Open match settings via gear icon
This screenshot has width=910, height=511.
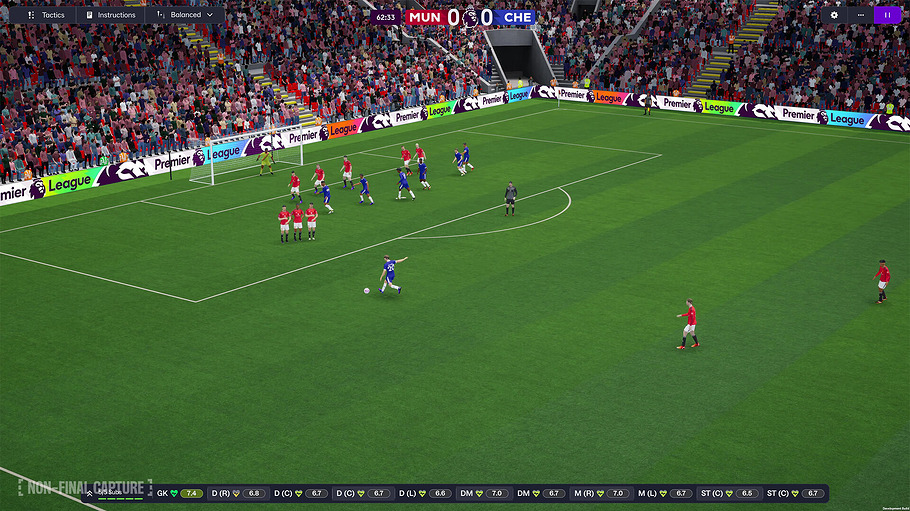click(x=835, y=15)
